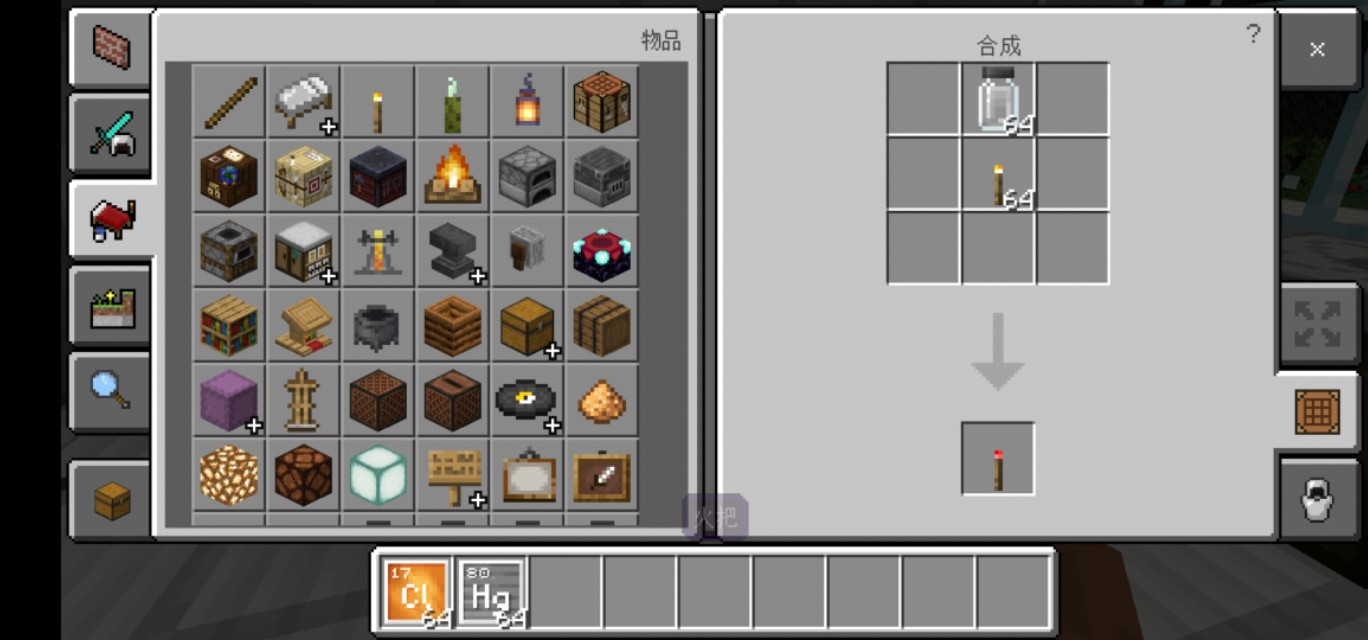Image resolution: width=1368 pixels, height=640 pixels.
Task: Open the crafting help question mark
Action: (1253, 34)
